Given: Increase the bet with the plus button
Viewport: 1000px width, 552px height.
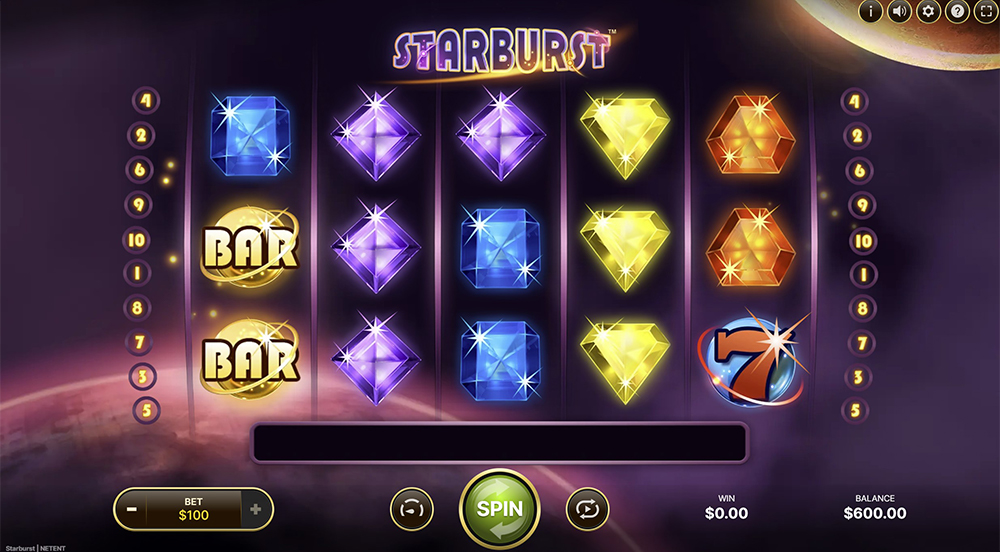Looking at the screenshot, I should [256, 509].
